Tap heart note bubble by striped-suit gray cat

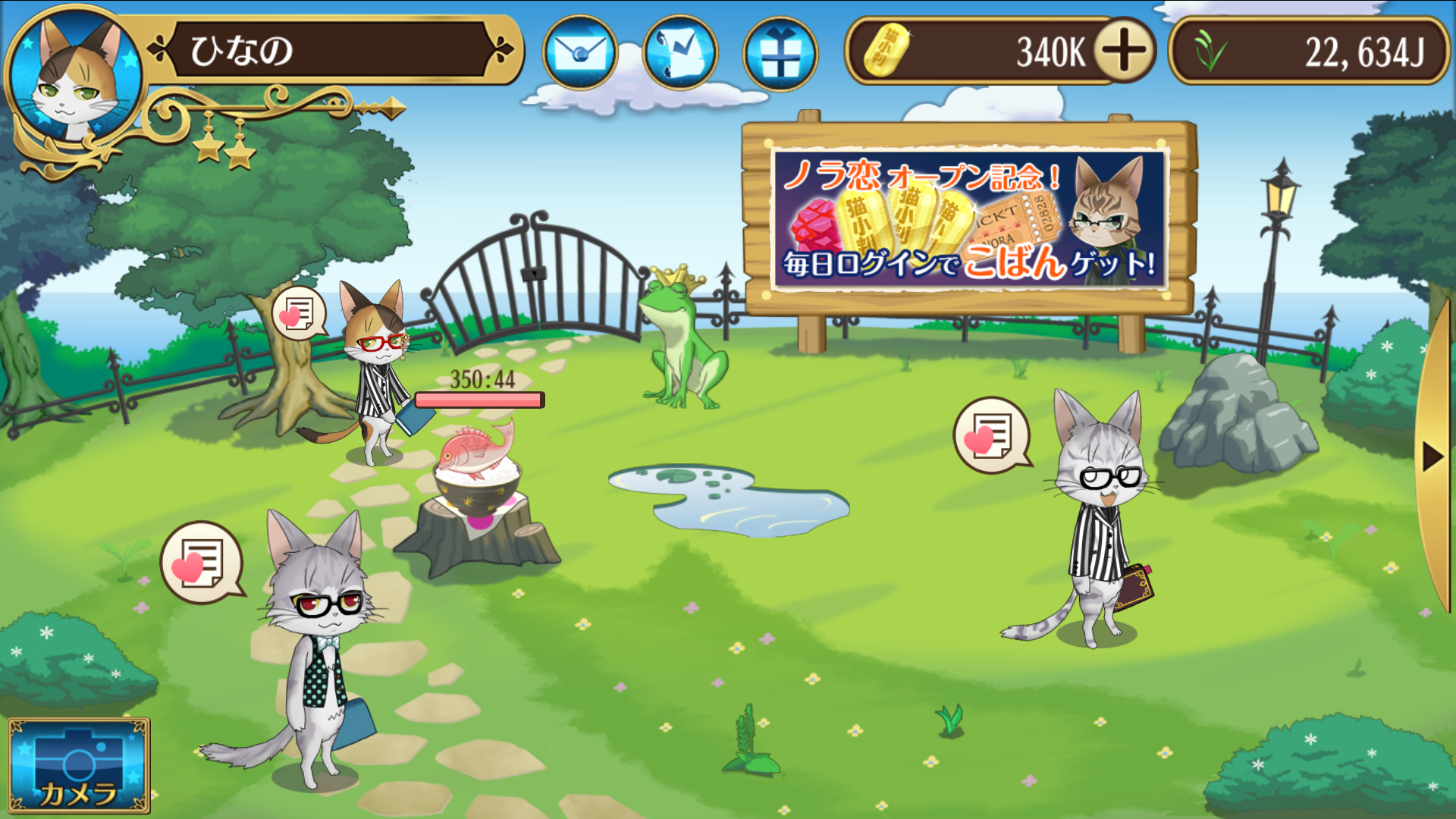[991, 435]
